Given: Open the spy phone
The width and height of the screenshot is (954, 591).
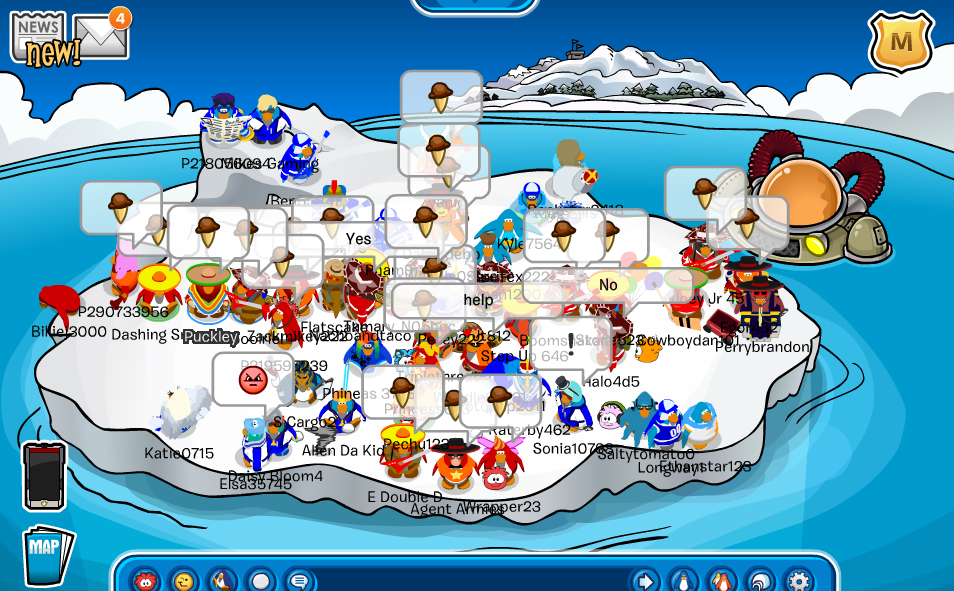Looking at the screenshot, I should [x=44, y=477].
